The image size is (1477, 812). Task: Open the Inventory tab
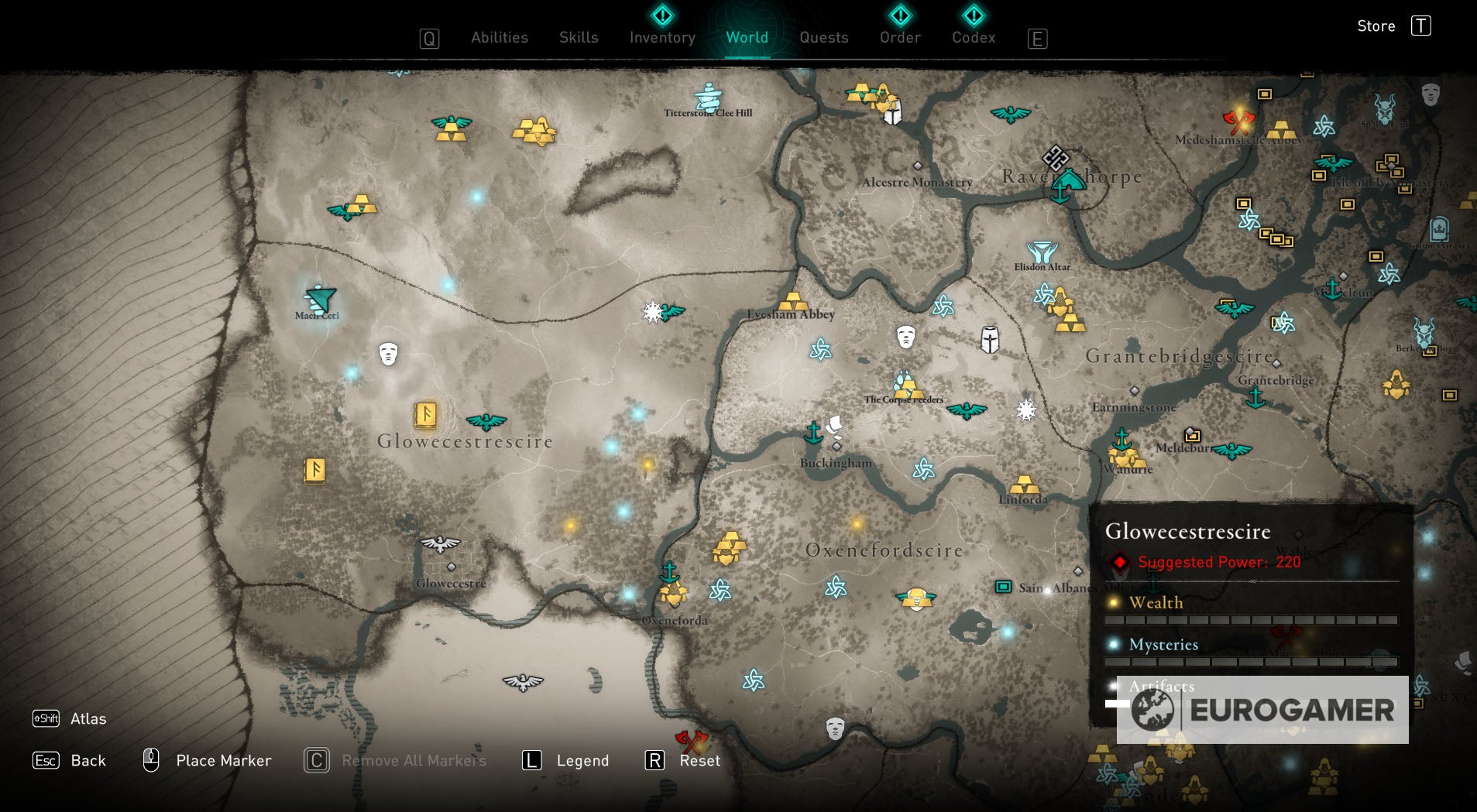[661, 37]
